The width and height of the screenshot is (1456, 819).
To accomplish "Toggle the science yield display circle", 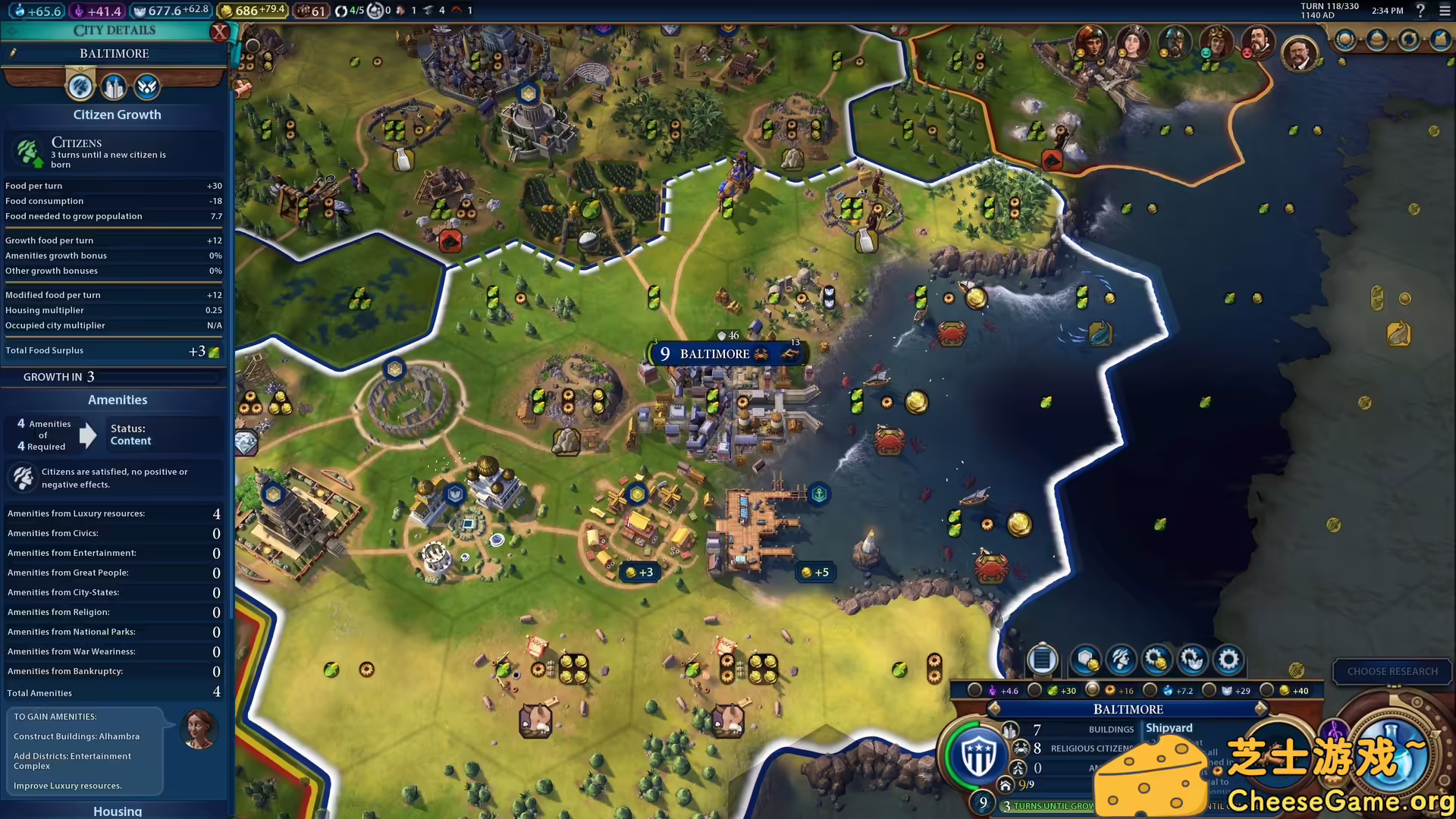I will 1150,690.
